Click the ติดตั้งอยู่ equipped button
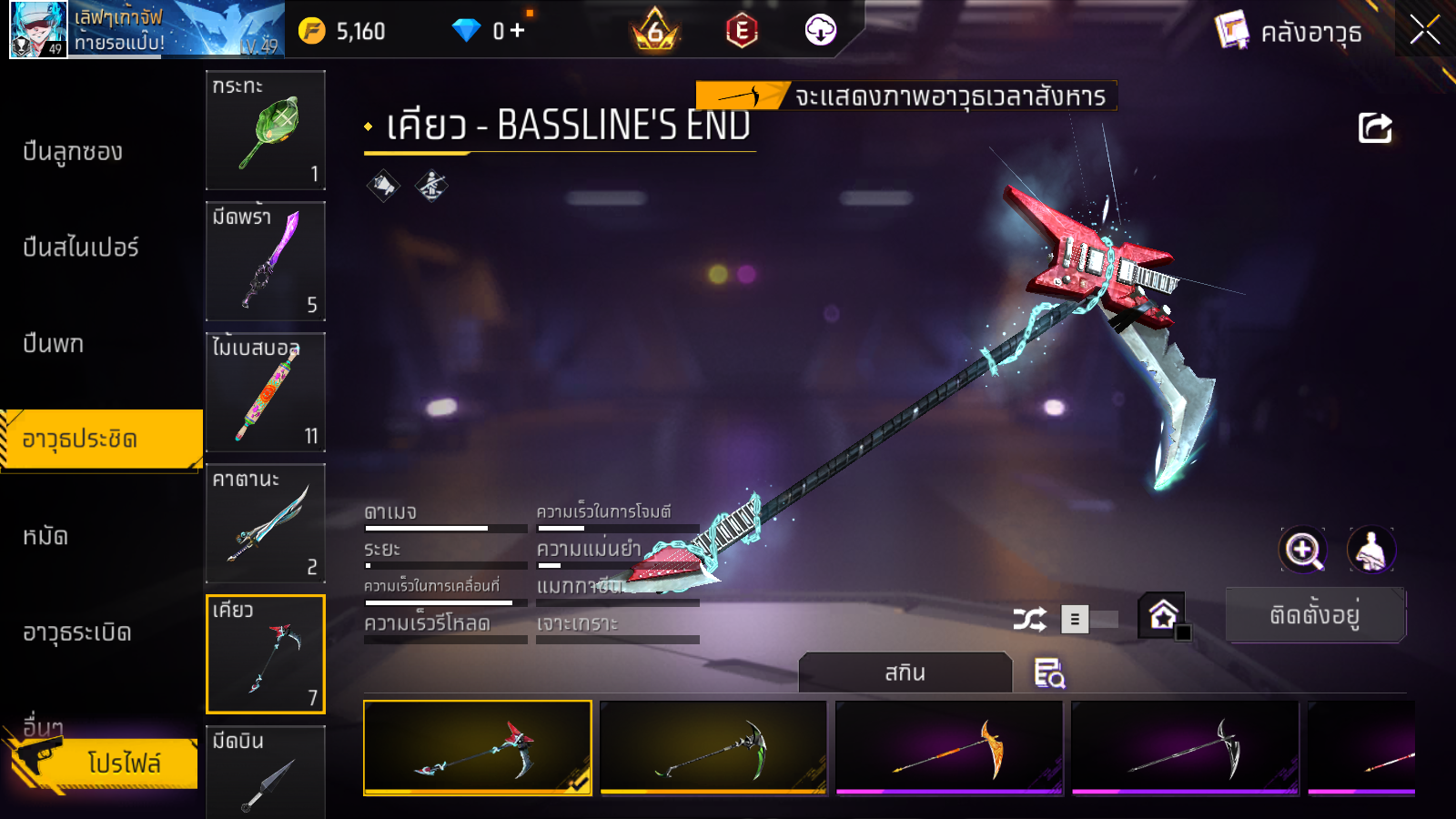1456x819 pixels. (1315, 615)
